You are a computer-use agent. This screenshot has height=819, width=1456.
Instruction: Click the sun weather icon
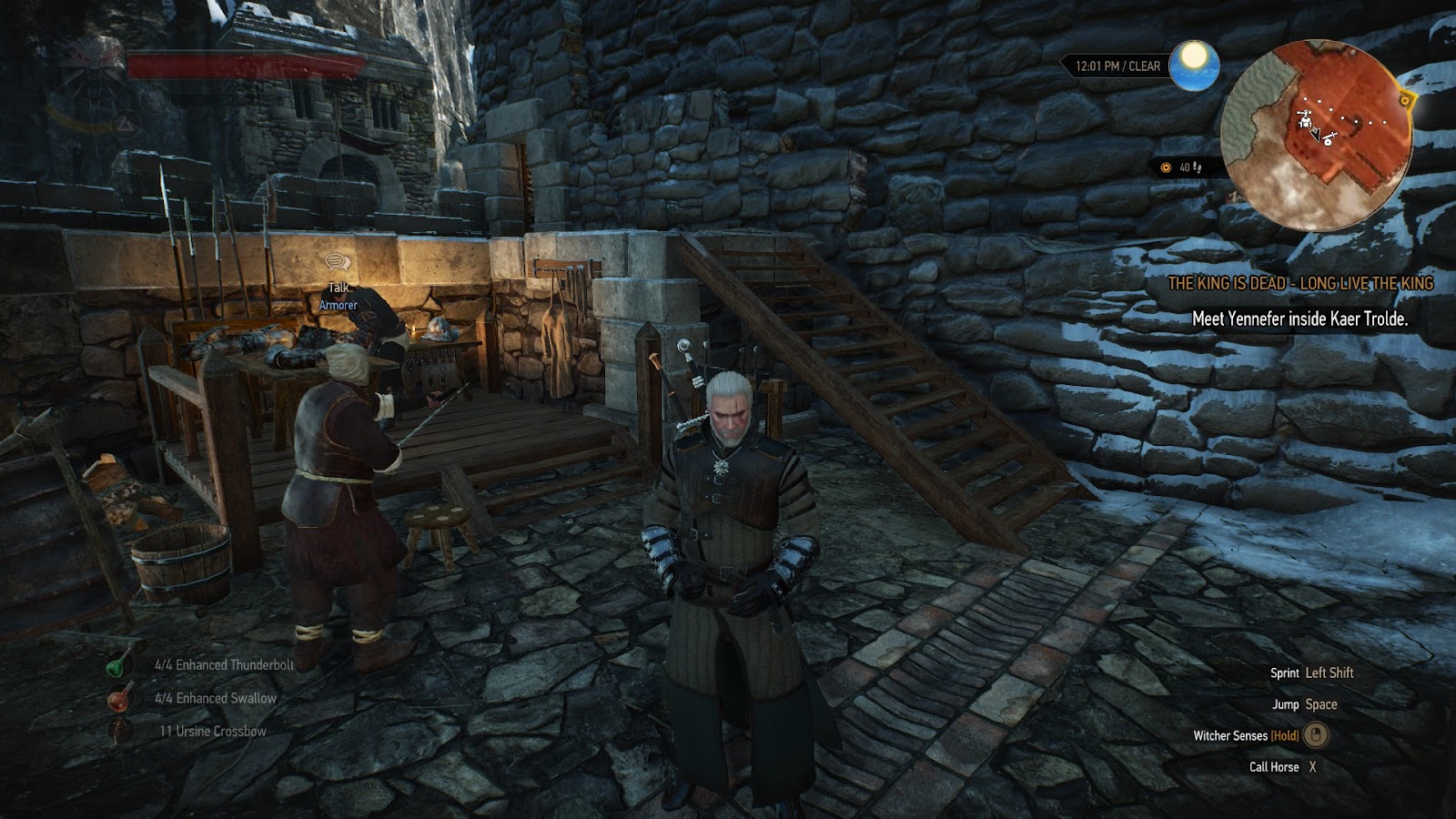click(x=1194, y=65)
